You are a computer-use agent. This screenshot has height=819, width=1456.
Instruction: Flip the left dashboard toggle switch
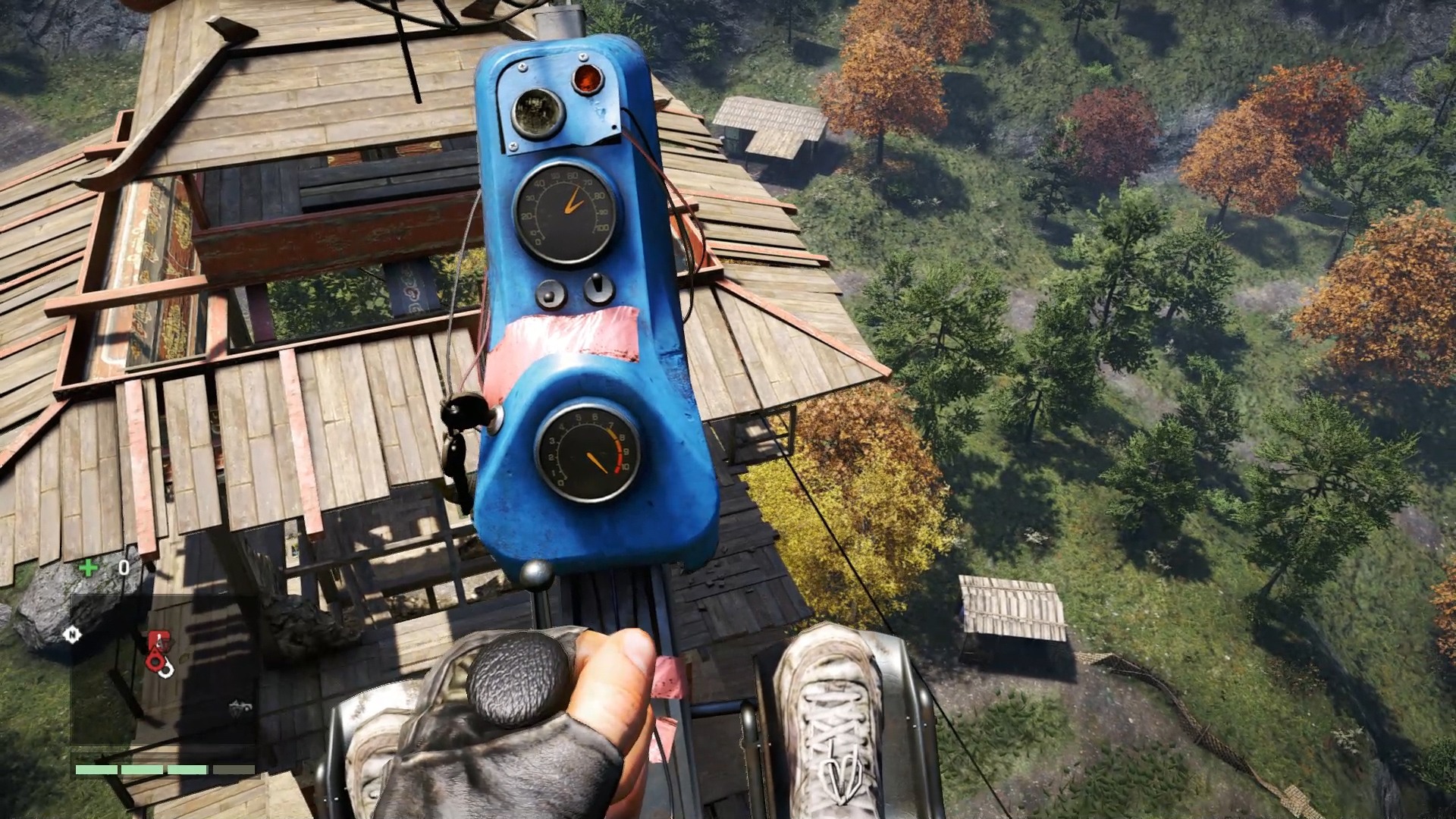click(550, 292)
